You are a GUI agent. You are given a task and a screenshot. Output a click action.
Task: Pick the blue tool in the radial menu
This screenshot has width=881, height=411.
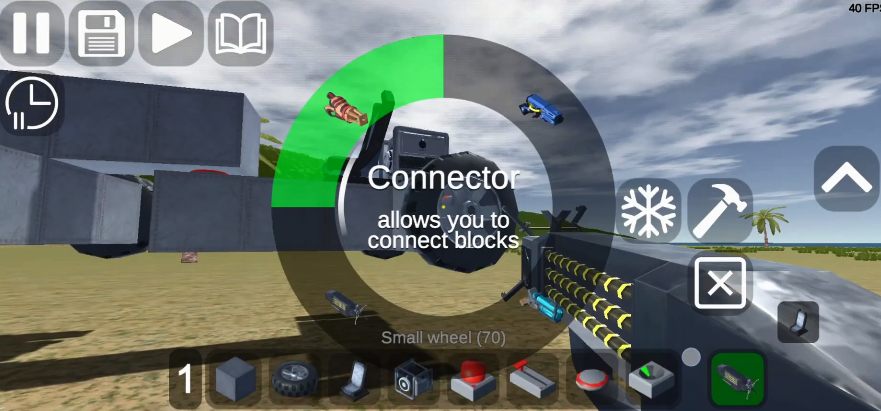pyautogui.click(x=541, y=108)
